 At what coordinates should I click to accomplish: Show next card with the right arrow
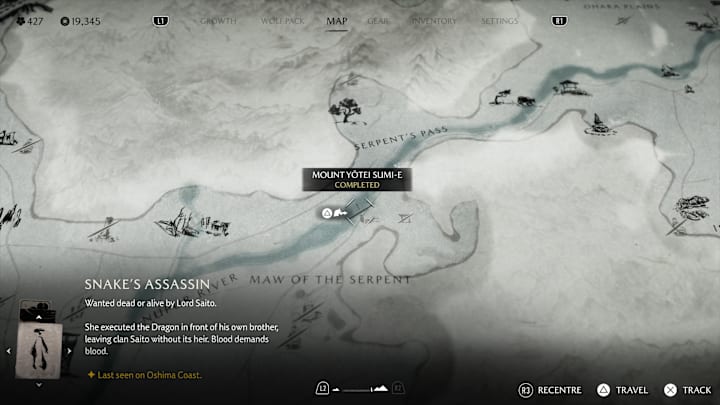pos(69,351)
